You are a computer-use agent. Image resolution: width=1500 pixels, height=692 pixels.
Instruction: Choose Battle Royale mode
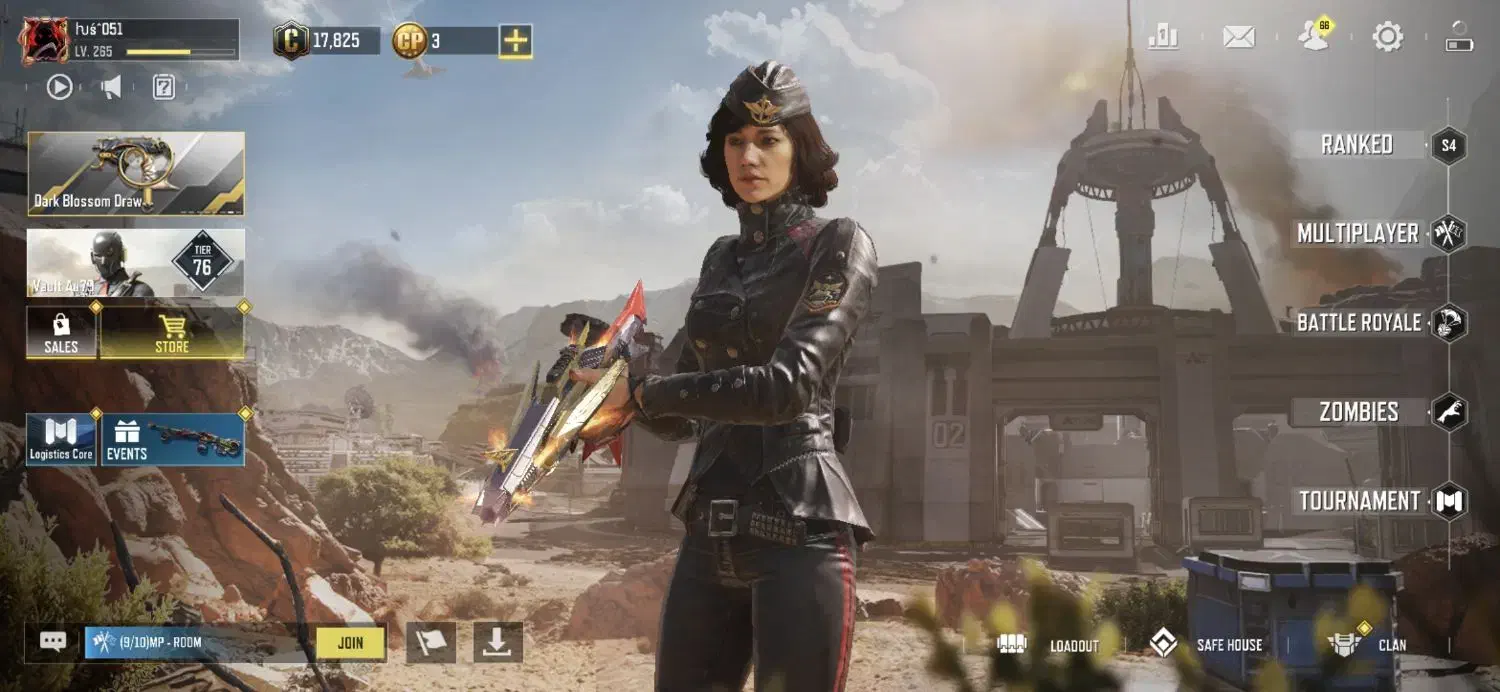click(x=1358, y=323)
